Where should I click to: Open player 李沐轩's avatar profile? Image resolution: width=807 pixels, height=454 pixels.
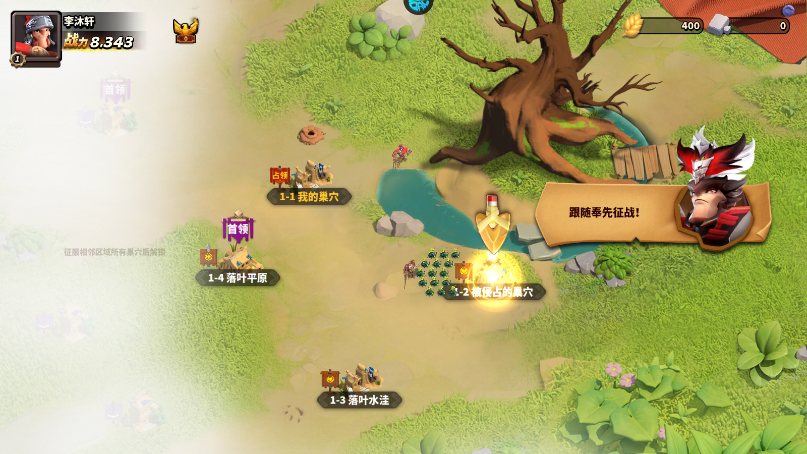point(36,36)
